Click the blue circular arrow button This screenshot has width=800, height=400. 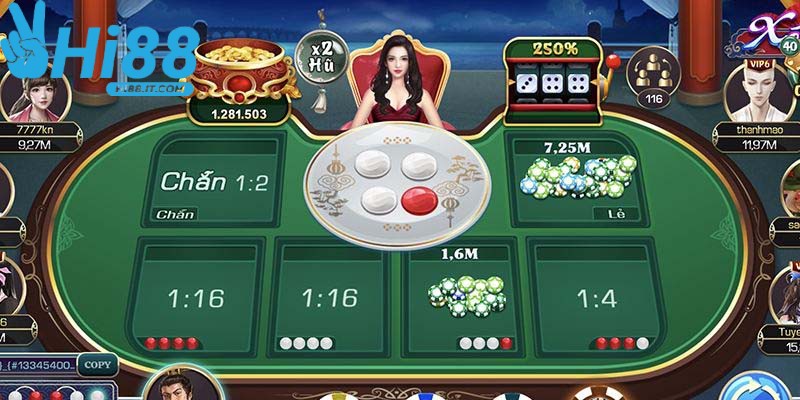pyautogui.click(x=761, y=388)
